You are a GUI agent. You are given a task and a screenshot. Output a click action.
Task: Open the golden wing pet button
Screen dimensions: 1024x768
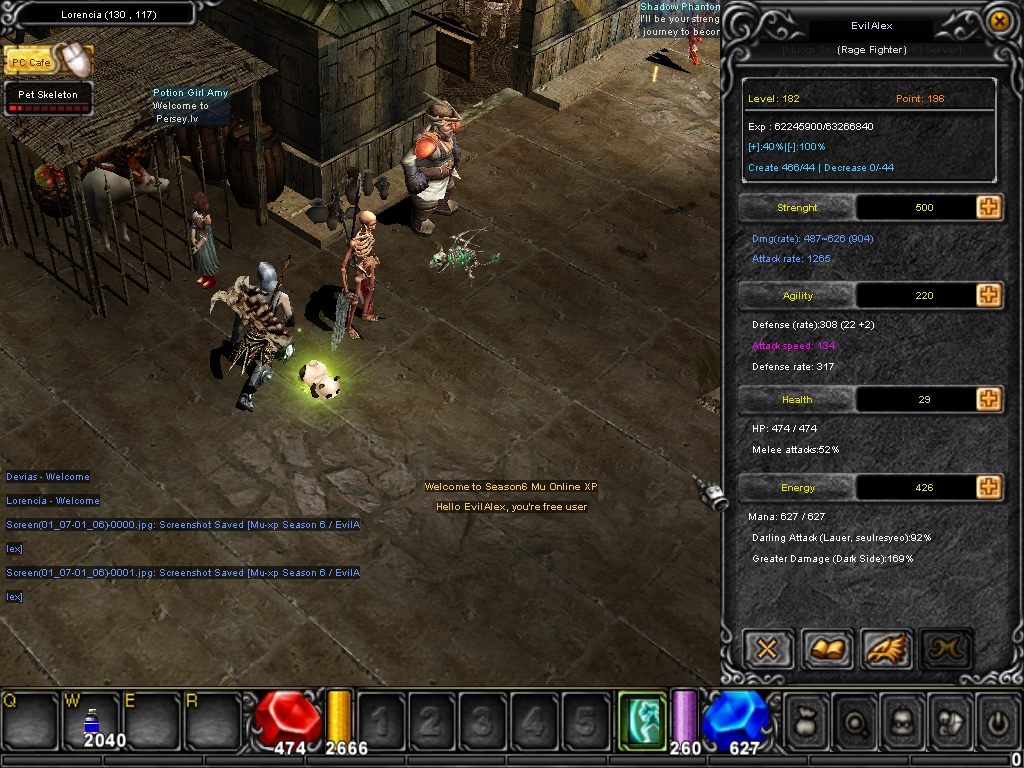pyautogui.click(x=887, y=649)
